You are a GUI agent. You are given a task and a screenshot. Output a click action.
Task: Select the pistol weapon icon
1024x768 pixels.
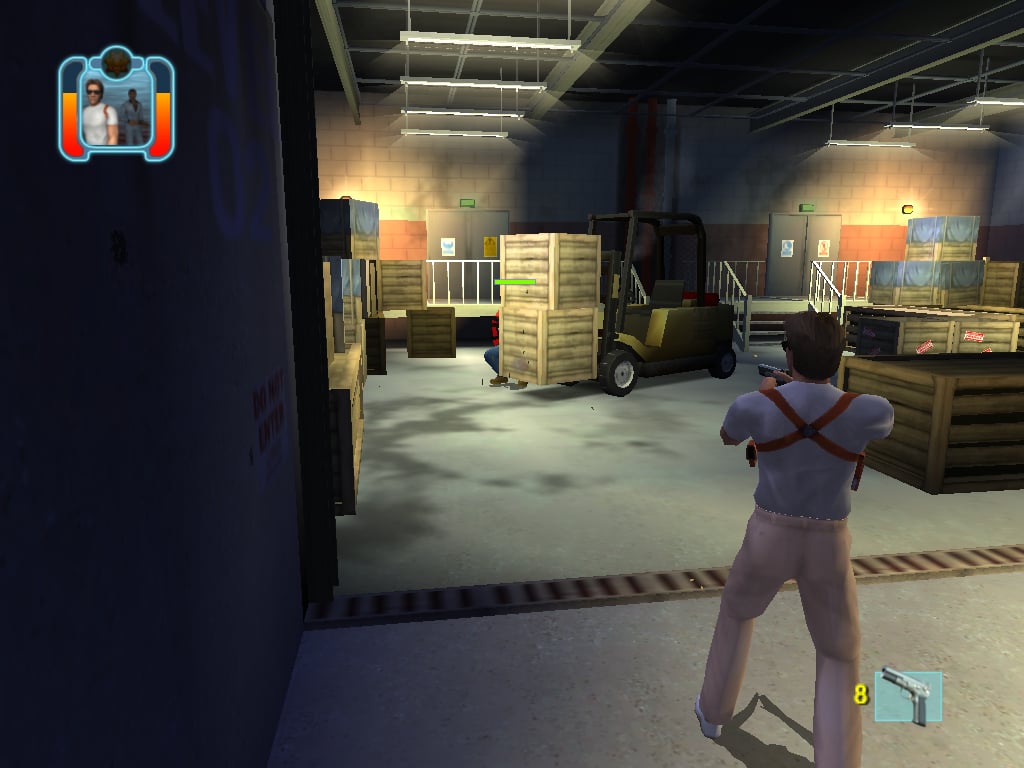point(907,696)
